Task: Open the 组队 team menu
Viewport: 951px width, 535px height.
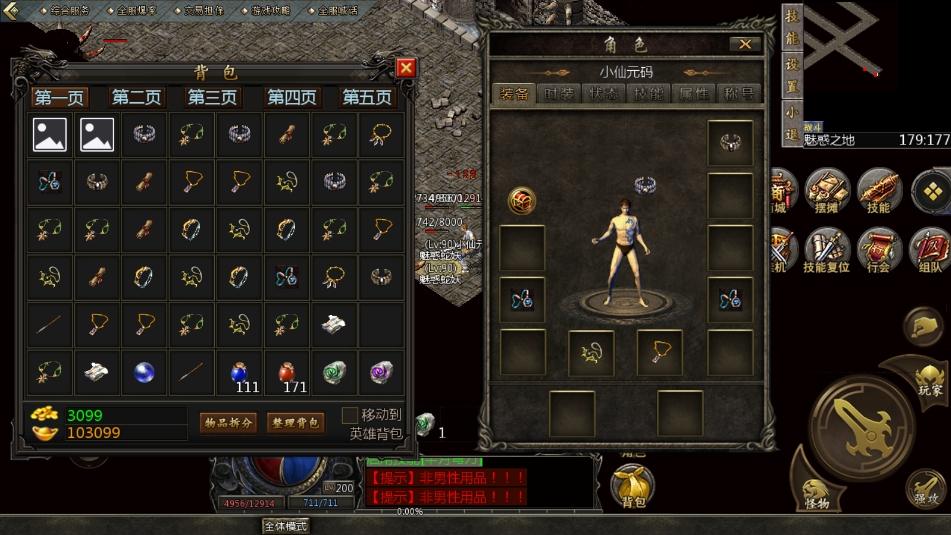Action: [x=930, y=250]
